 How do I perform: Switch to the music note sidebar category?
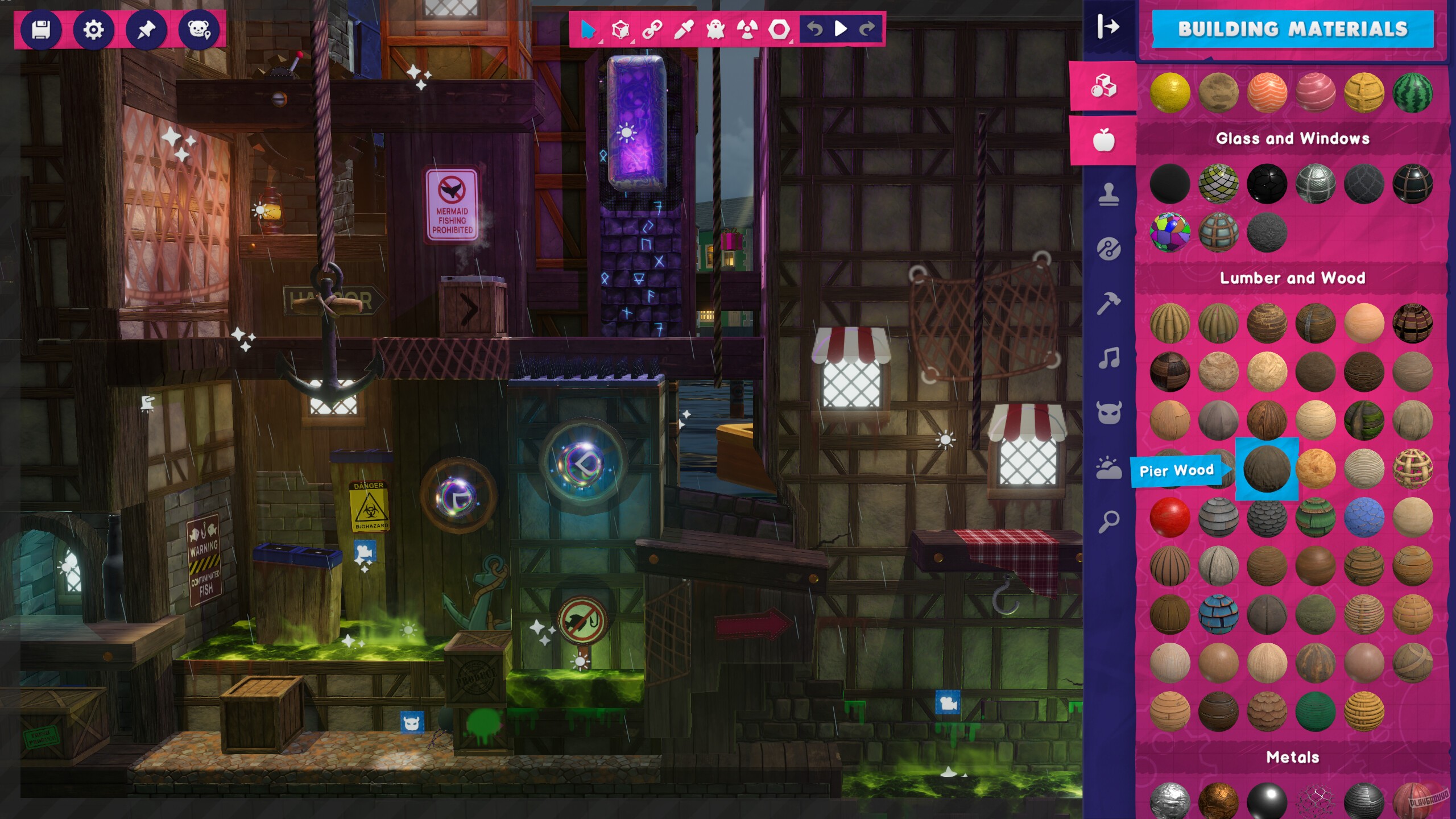tap(1110, 354)
